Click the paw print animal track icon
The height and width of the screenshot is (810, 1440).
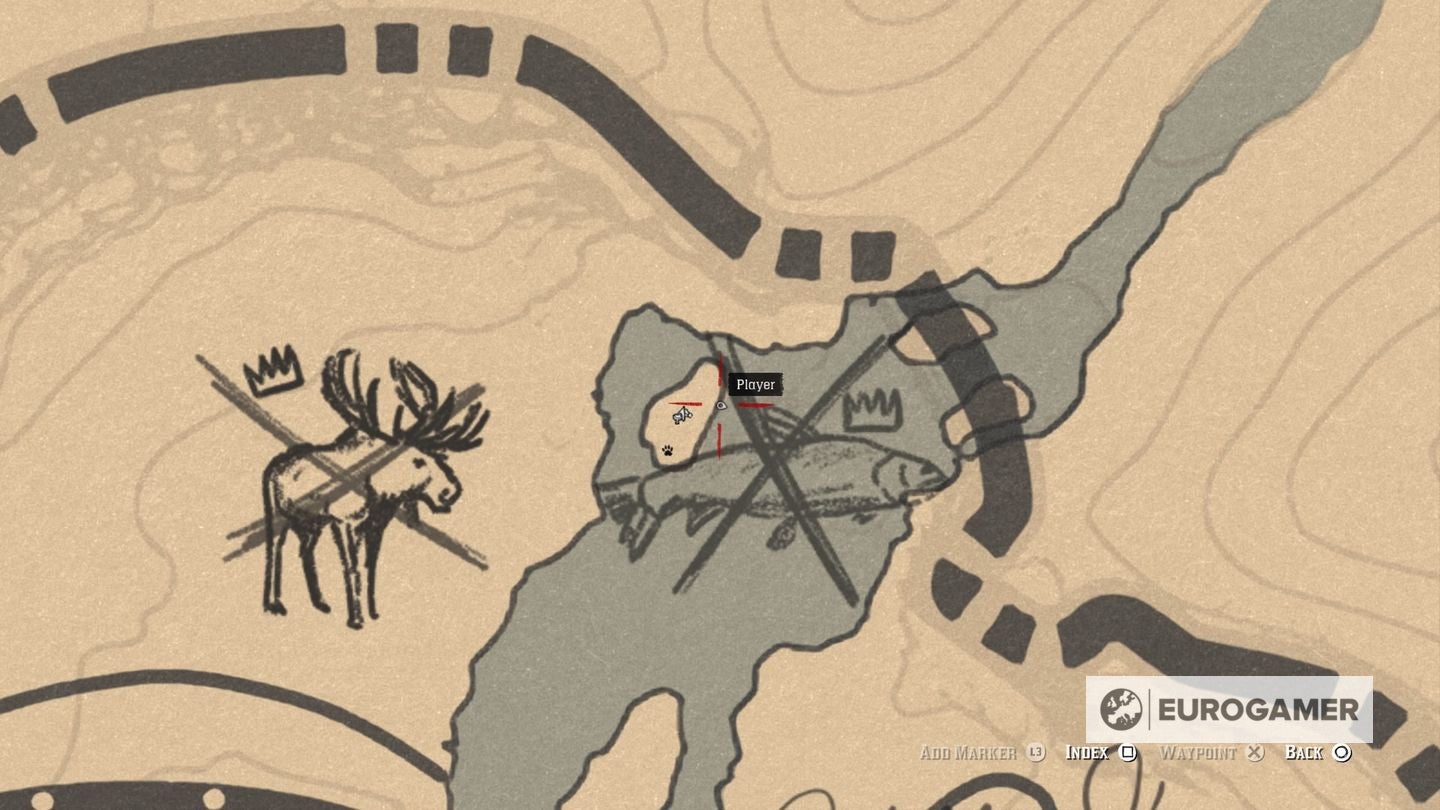pyautogui.click(x=667, y=452)
